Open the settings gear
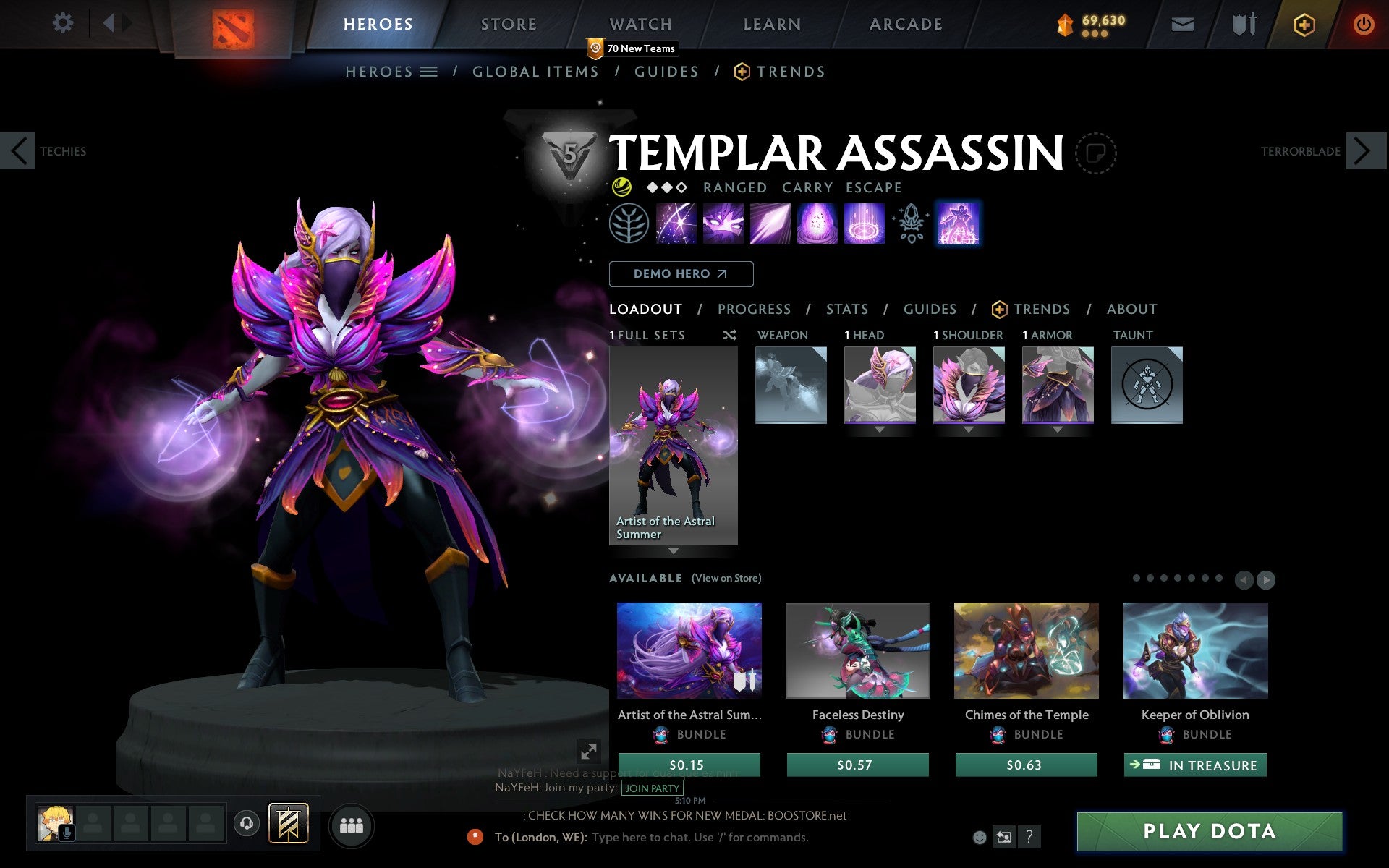The height and width of the screenshot is (868, 1389). tap(64, 23)
